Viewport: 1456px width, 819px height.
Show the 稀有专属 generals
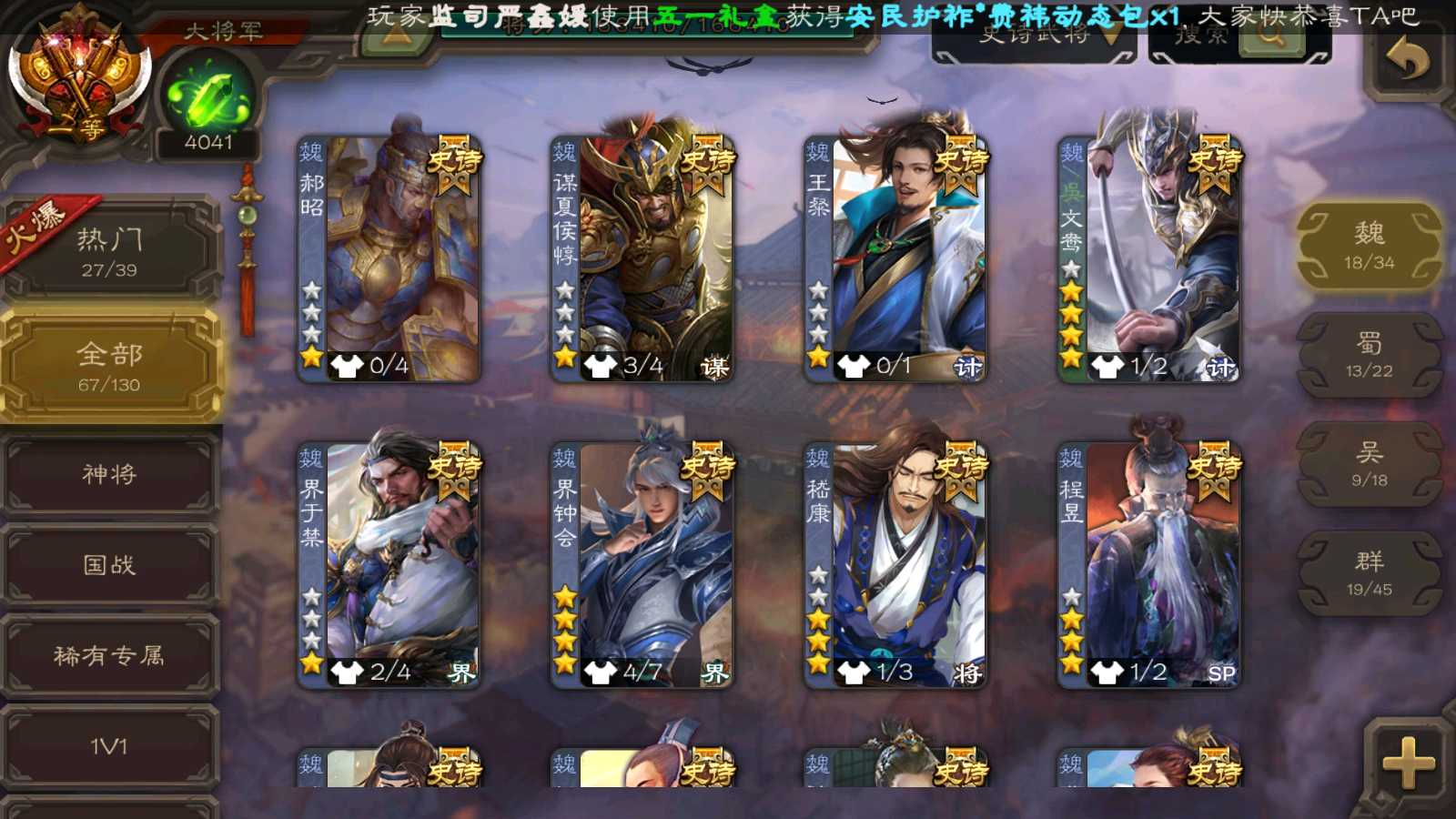pyautogui.click(x=109, y=655)
